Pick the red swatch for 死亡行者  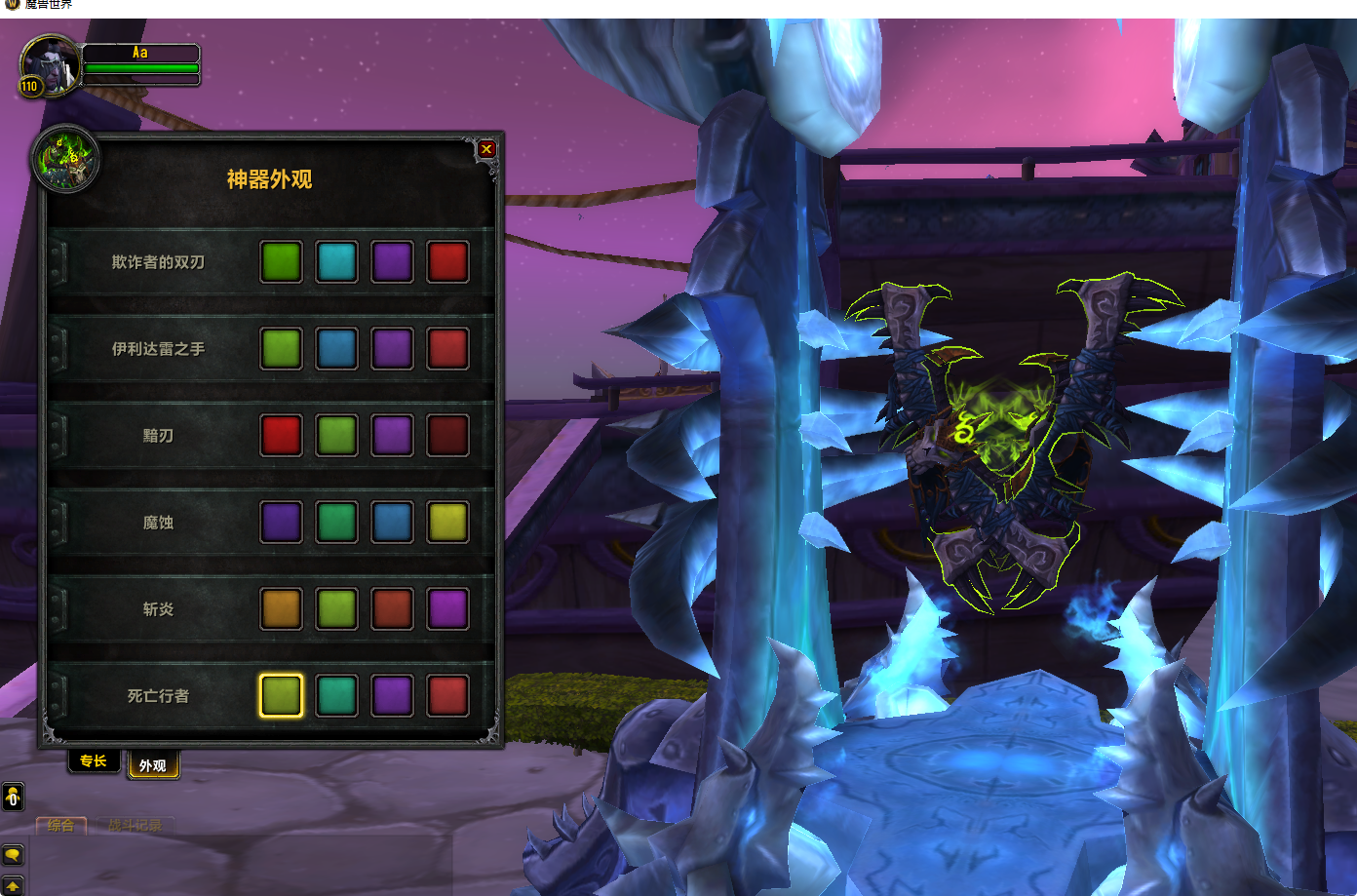[x=448, y=695]
